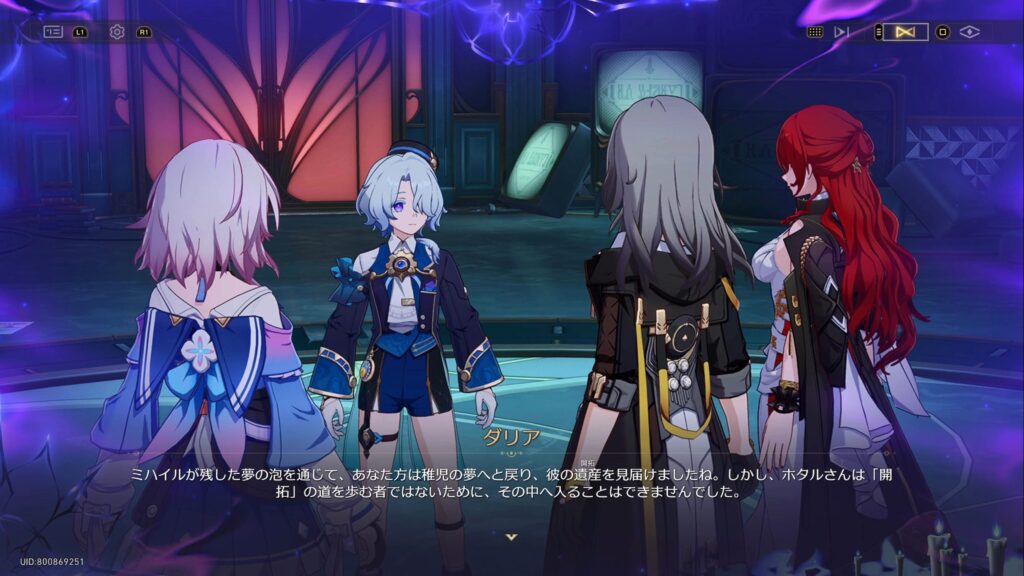Image resolution: width=1024 pixels, height=576 pixels.
Task: Open the dialogue log icon
Action: (53, 32)
